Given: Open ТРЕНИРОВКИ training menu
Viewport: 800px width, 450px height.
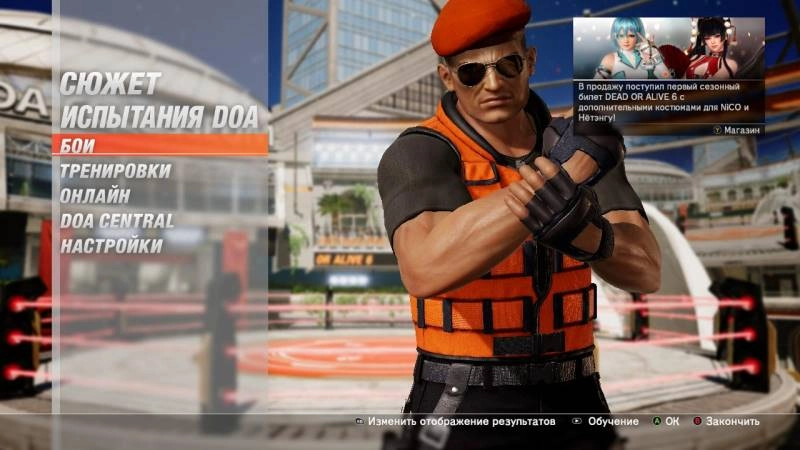Looking at the screenshot, I should pos(115,171).
